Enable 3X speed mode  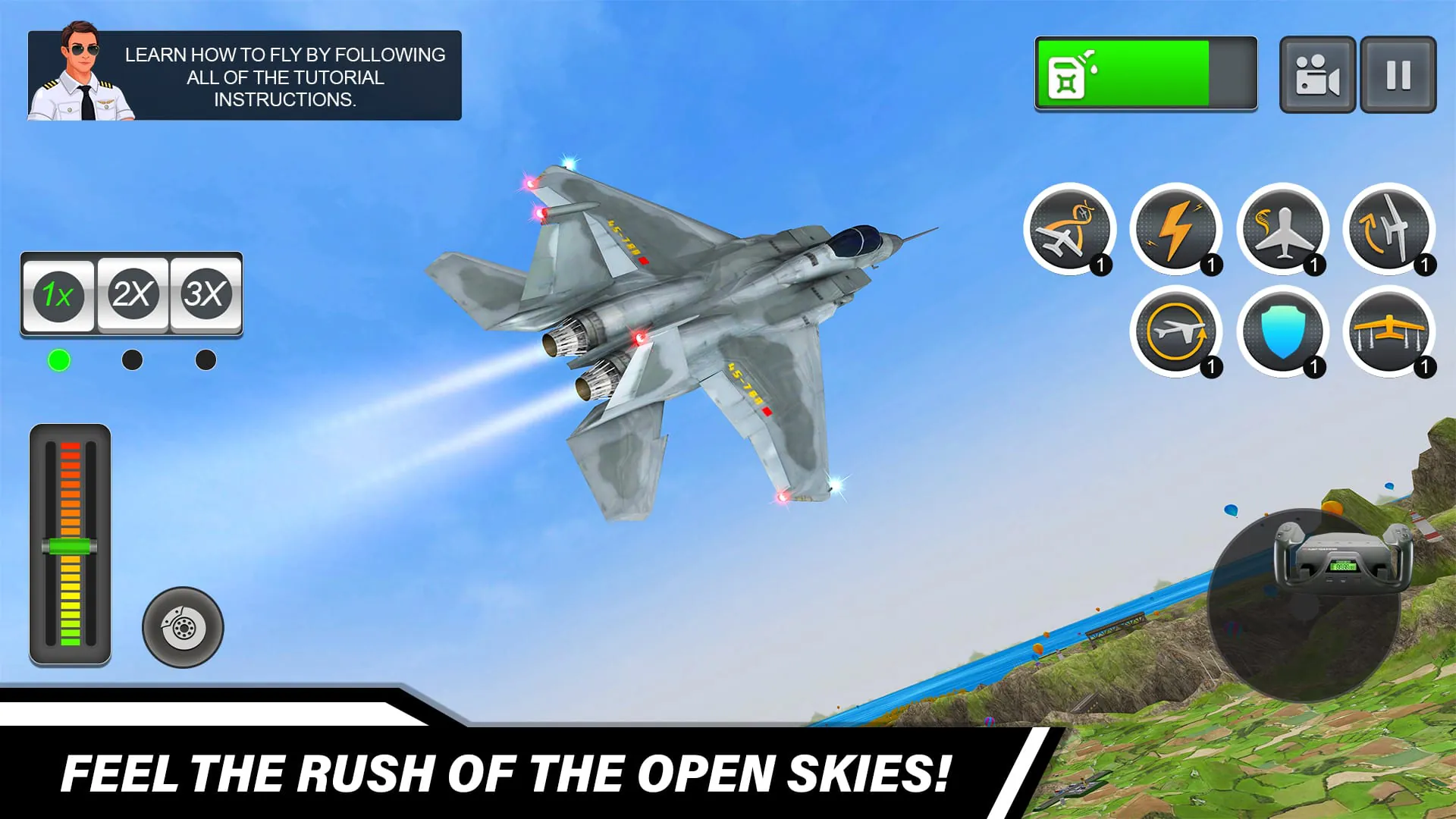206,296
